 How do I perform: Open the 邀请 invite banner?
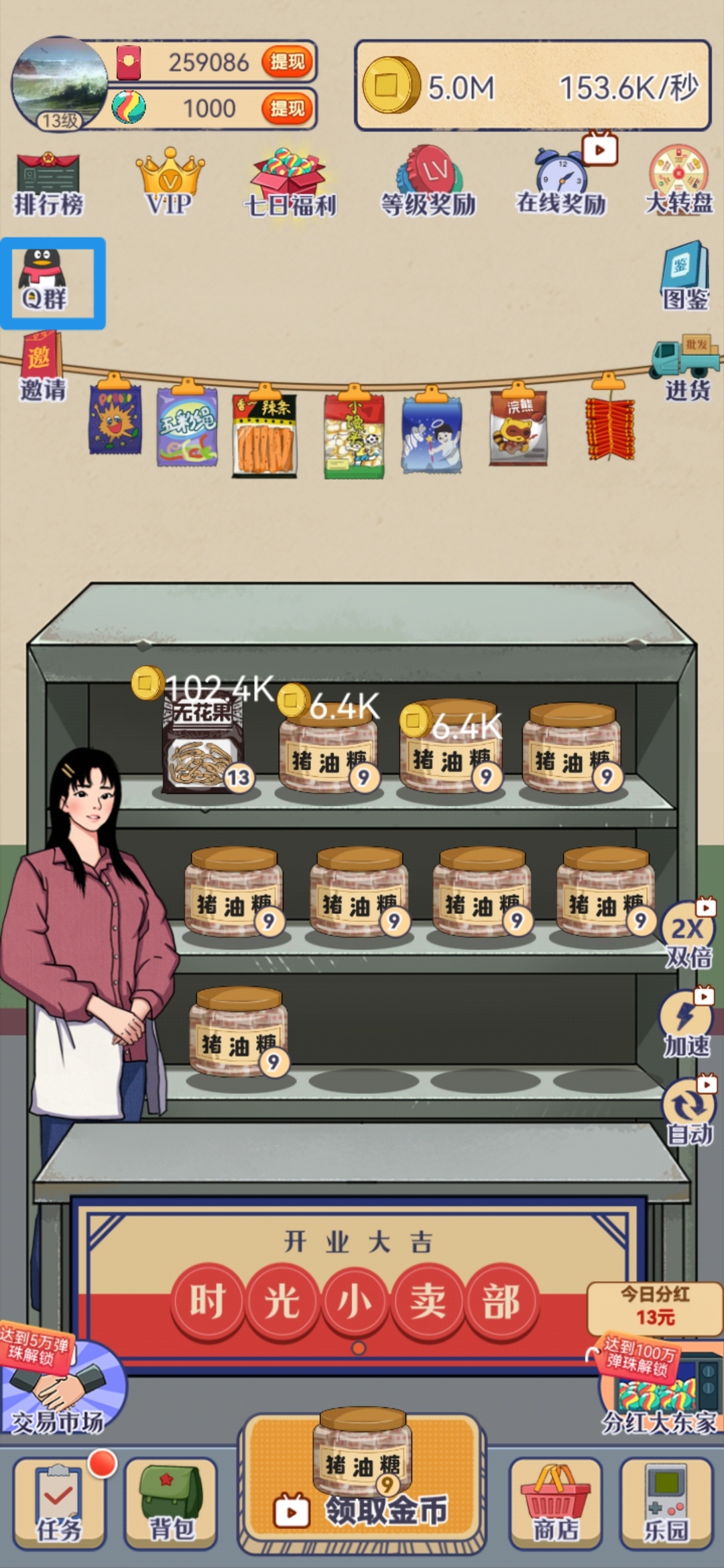pyautogui.click(x=42, y=367)
